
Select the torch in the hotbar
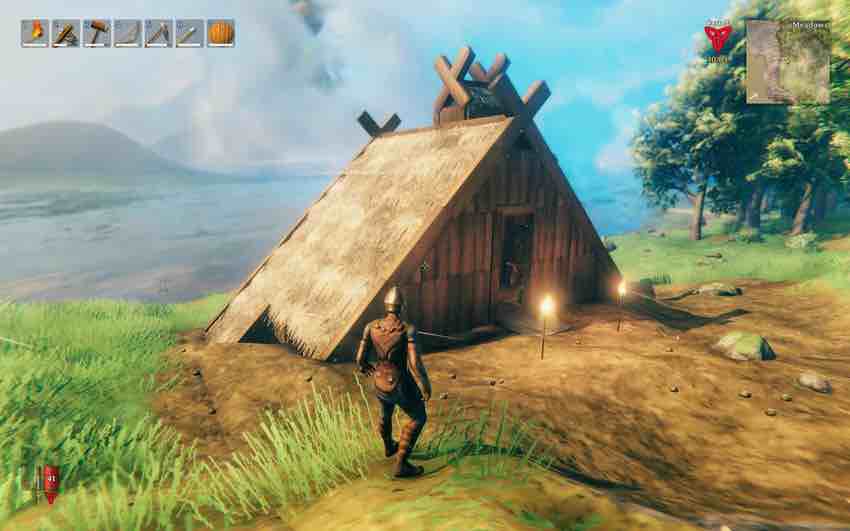click(x=35, y=33)
